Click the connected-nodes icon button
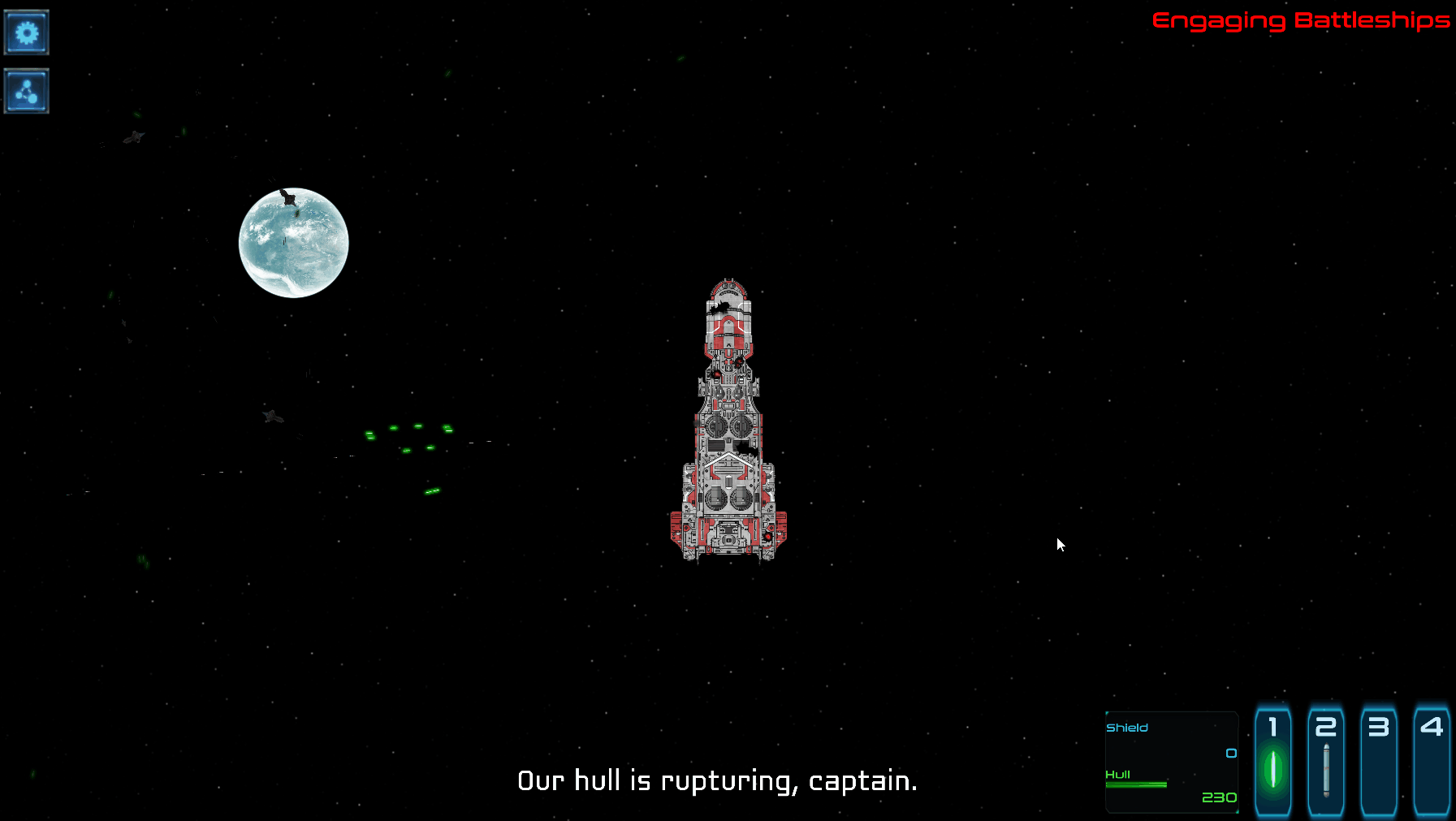Image resolution: width=1456 pixels, height=821 pixels. (27, 91)
